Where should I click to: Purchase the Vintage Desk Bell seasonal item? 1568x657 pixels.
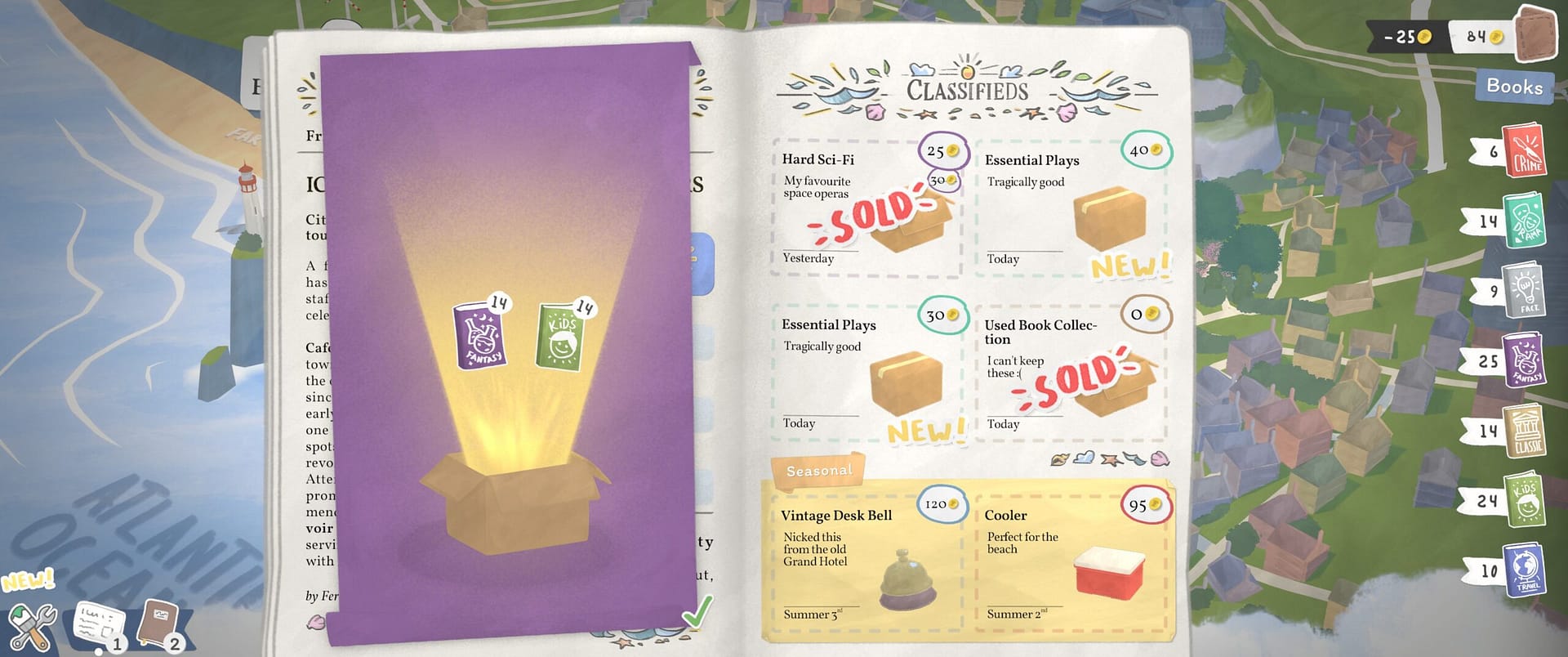(x=866, y=556)
